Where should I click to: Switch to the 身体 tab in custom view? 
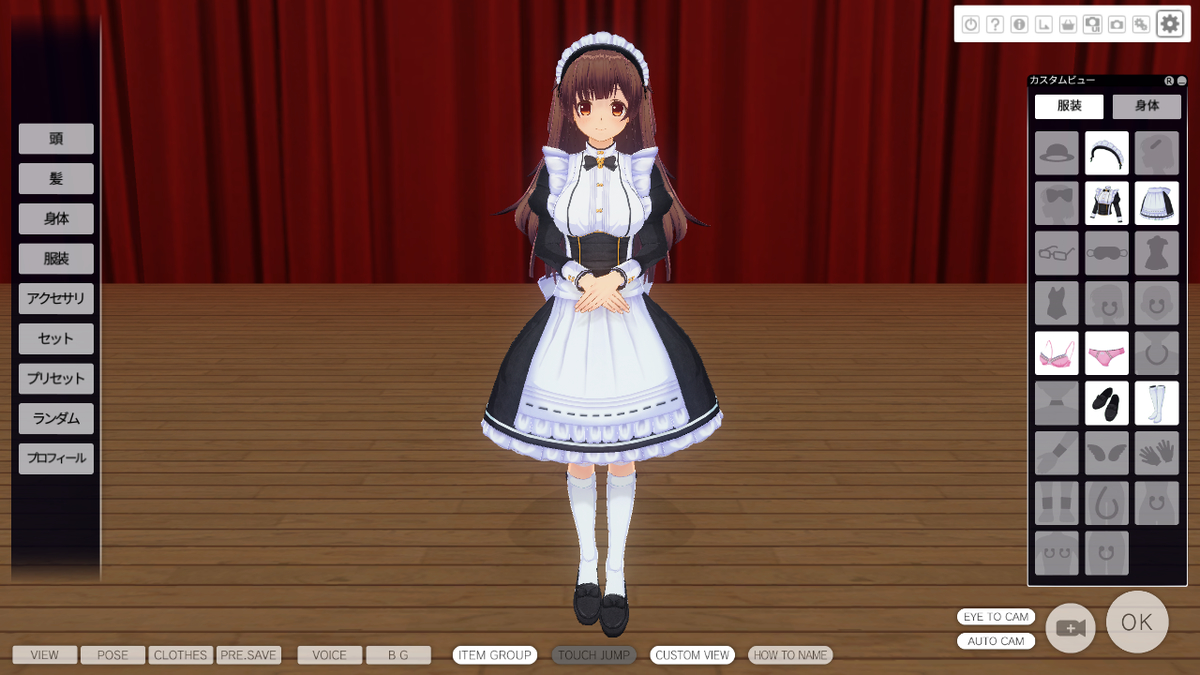(1146, 106)
